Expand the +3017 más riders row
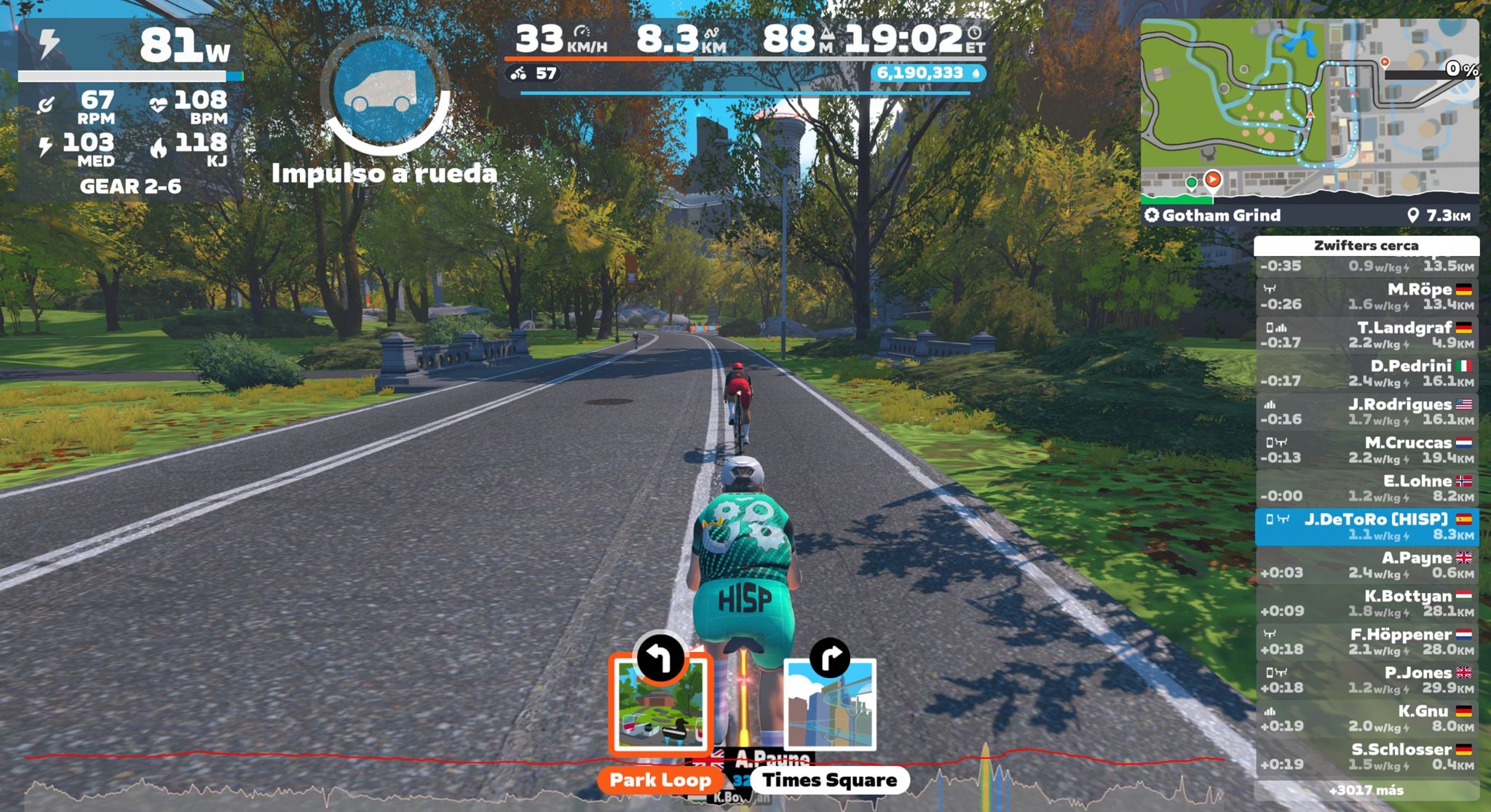 pyautogui.click(x=1367, y=790)
